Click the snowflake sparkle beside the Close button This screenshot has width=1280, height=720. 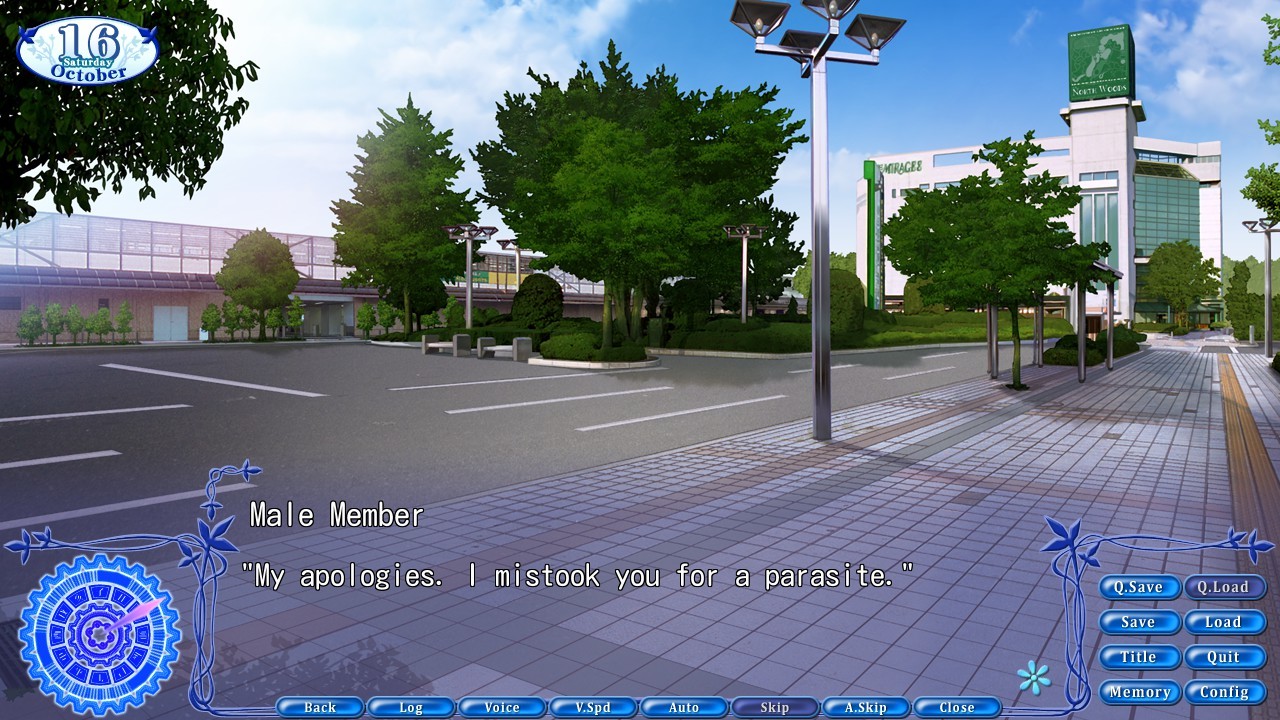click(1035, 677)
